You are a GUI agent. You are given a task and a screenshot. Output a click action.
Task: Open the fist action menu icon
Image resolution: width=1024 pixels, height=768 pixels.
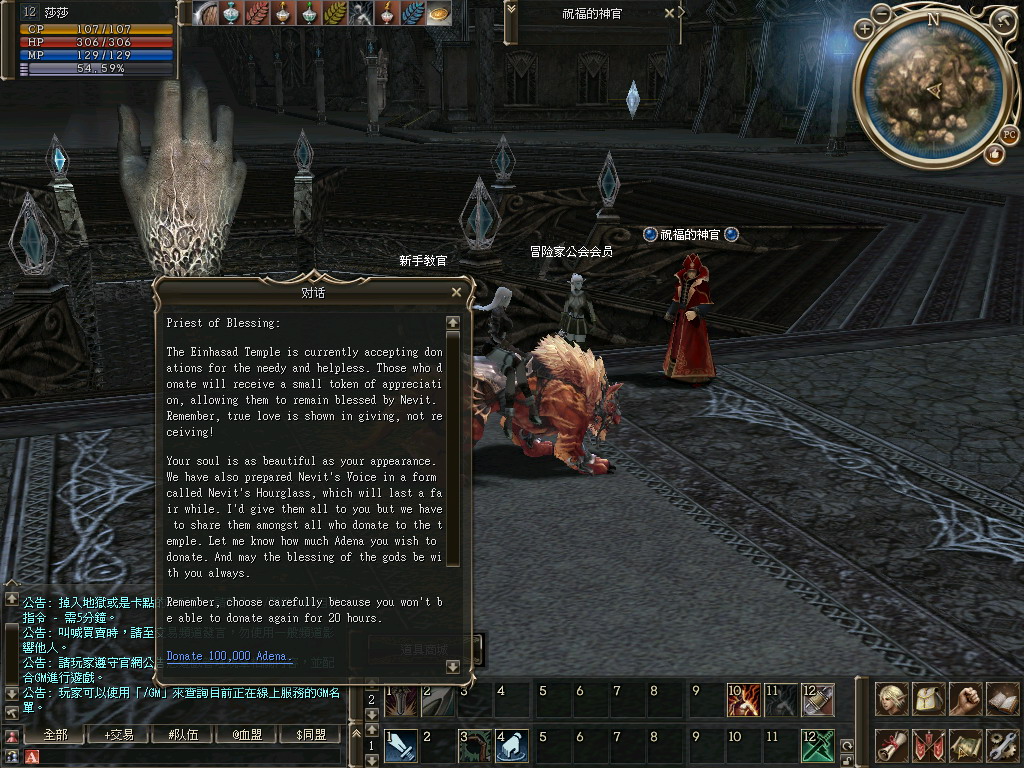point(965,699)
